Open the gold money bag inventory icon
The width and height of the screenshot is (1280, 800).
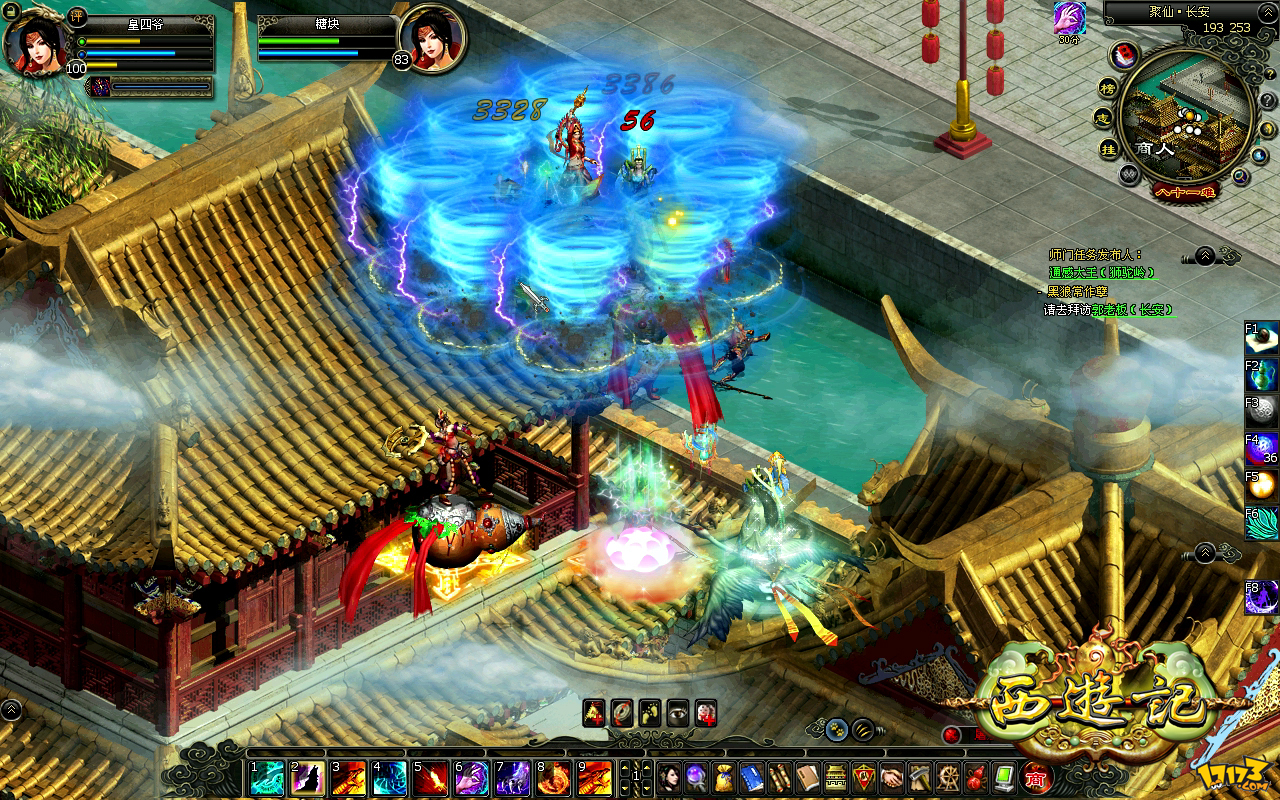pyautogui.click(x=725, y=778)
